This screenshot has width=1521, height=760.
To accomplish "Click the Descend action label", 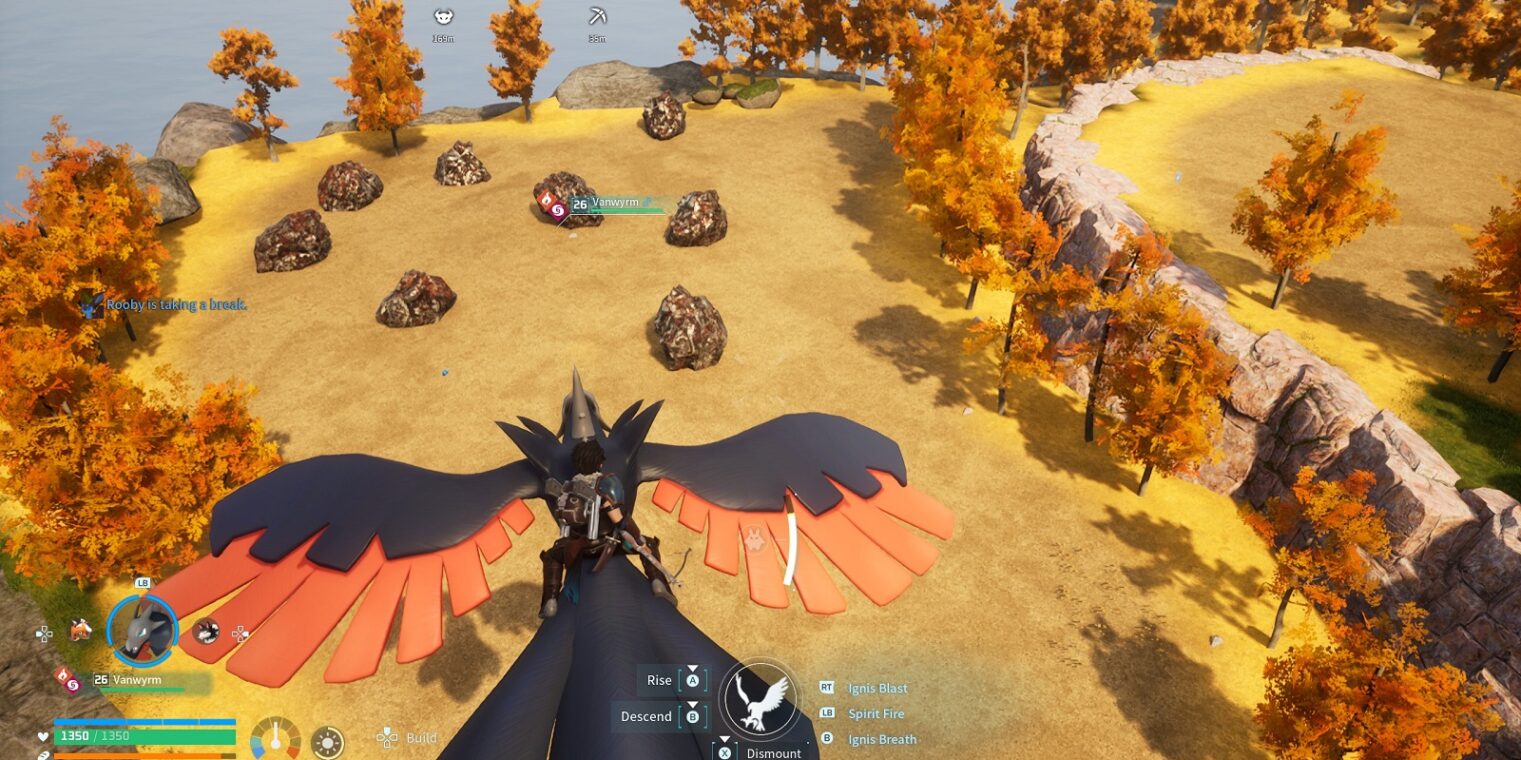I will click(646, 716).
